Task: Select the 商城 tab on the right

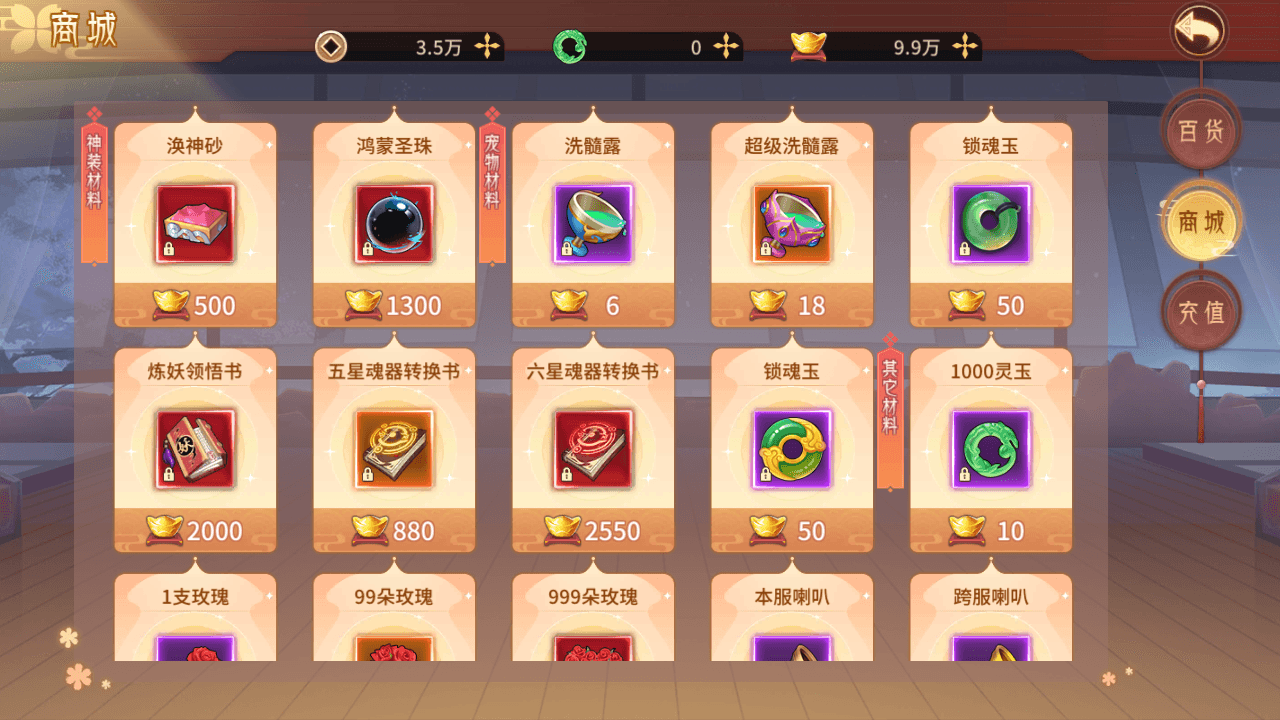Action: pyautogui.click(x=1202, y=222)
